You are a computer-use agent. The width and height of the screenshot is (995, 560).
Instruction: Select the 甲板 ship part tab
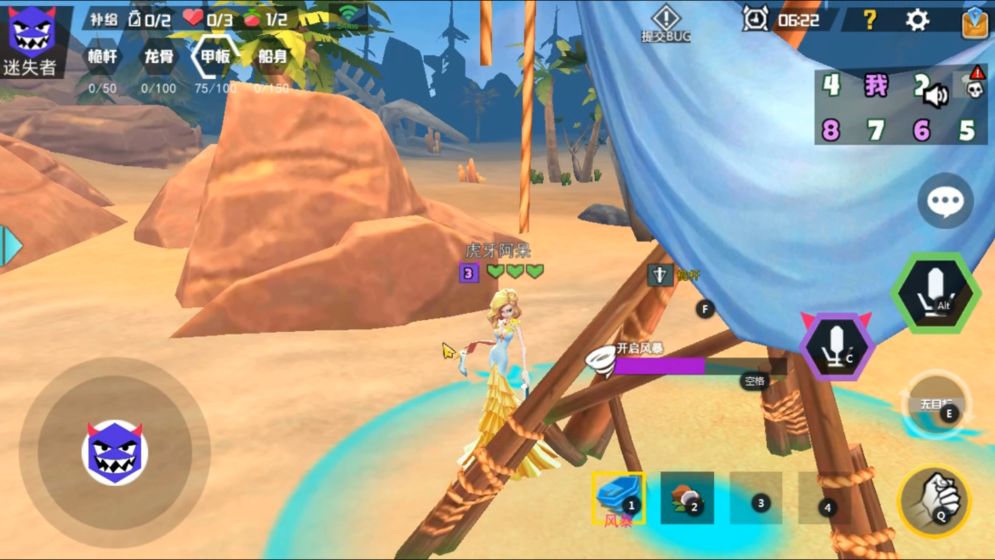[x=216, y=57]
